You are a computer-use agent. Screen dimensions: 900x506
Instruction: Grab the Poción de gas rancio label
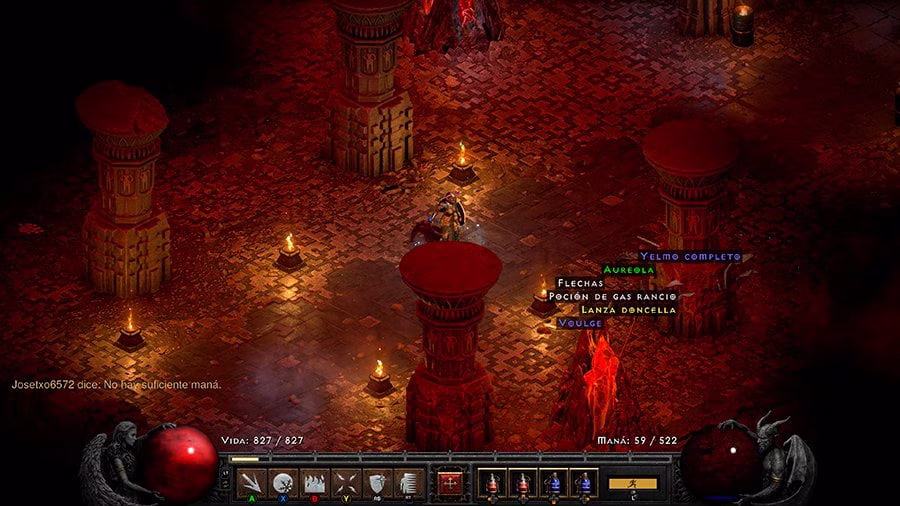pos(613,296)
